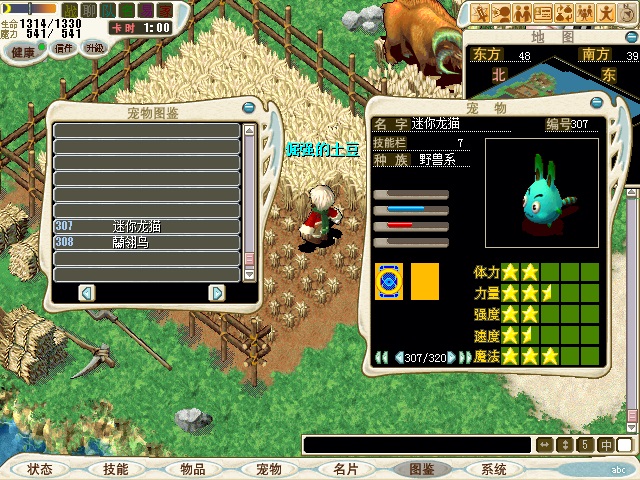Open the 状态 status tab
This screenshot has width=640, height=480.
click(39, 469)
